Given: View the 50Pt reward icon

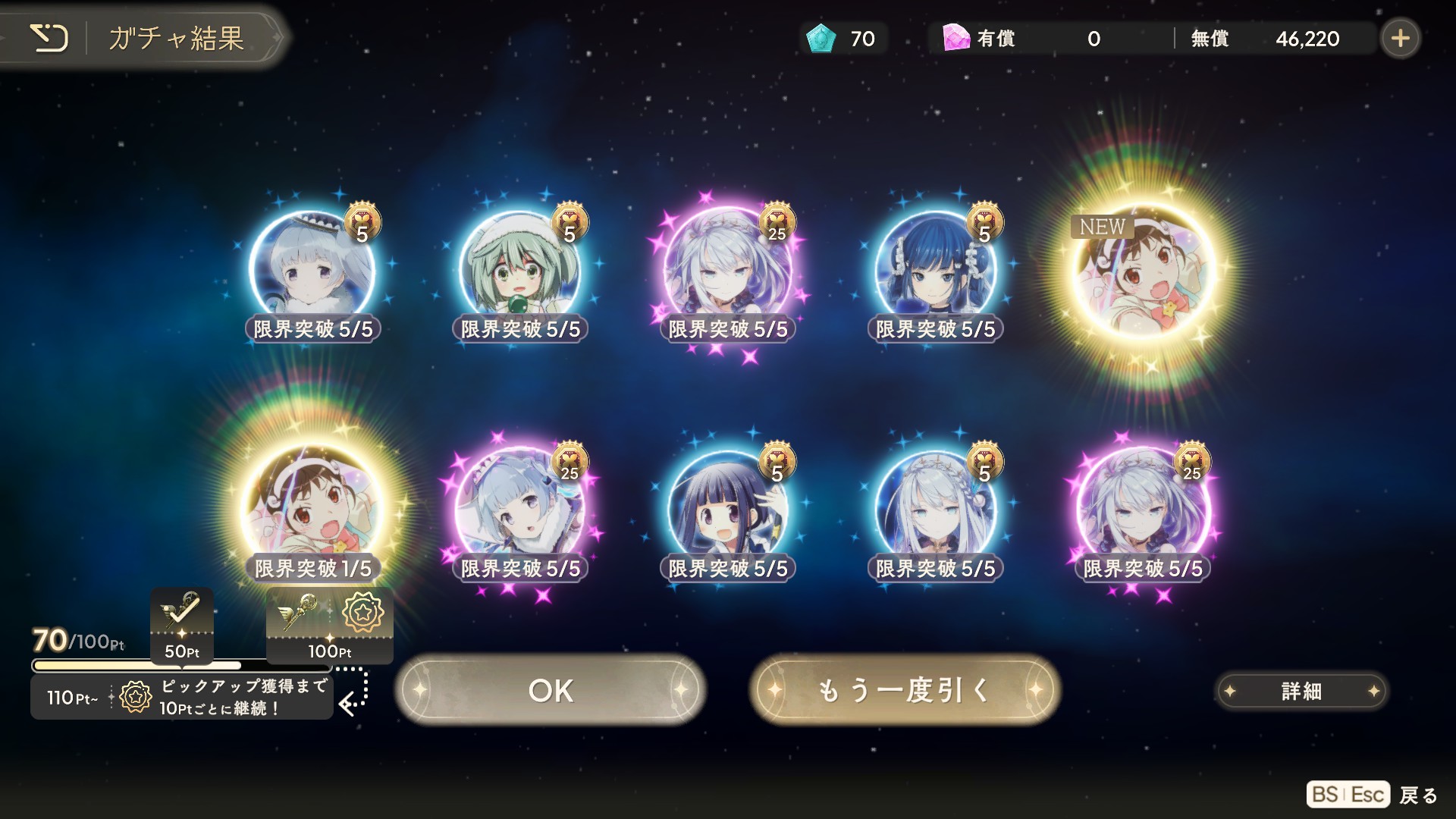Looking at the screenshot, I should (182, 623).
